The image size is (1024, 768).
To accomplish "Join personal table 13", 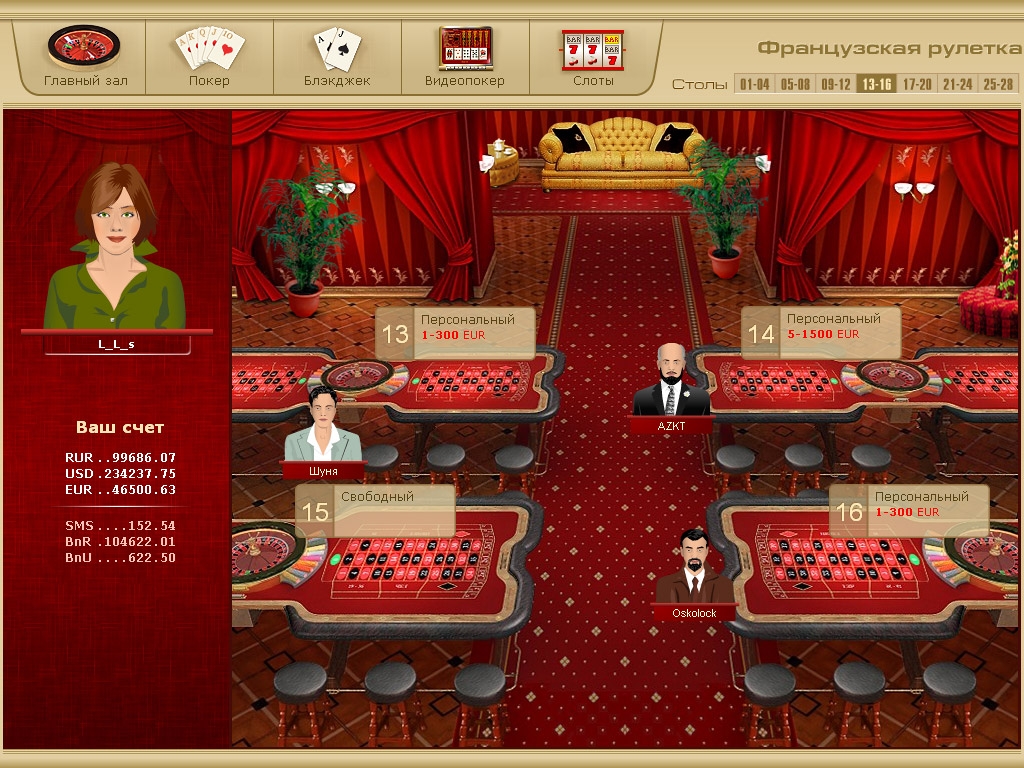I will coord(455,333).
